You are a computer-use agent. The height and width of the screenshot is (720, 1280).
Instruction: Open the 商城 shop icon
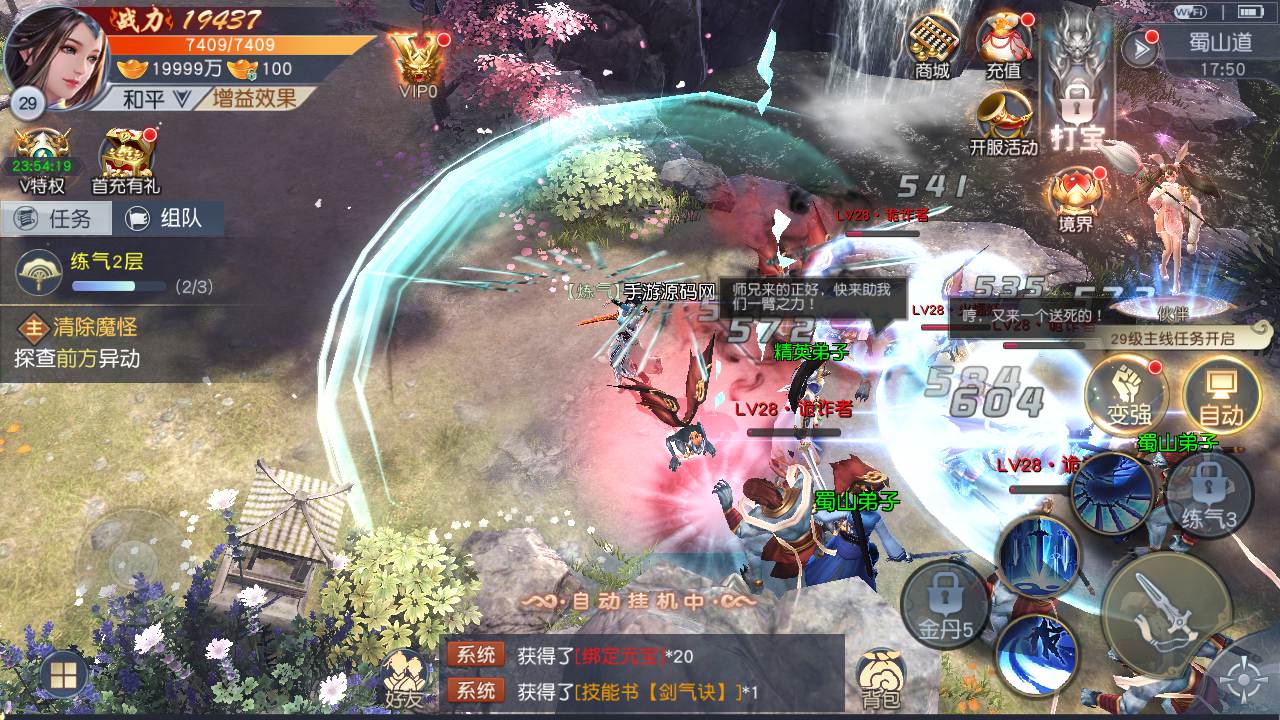point(931,45)
